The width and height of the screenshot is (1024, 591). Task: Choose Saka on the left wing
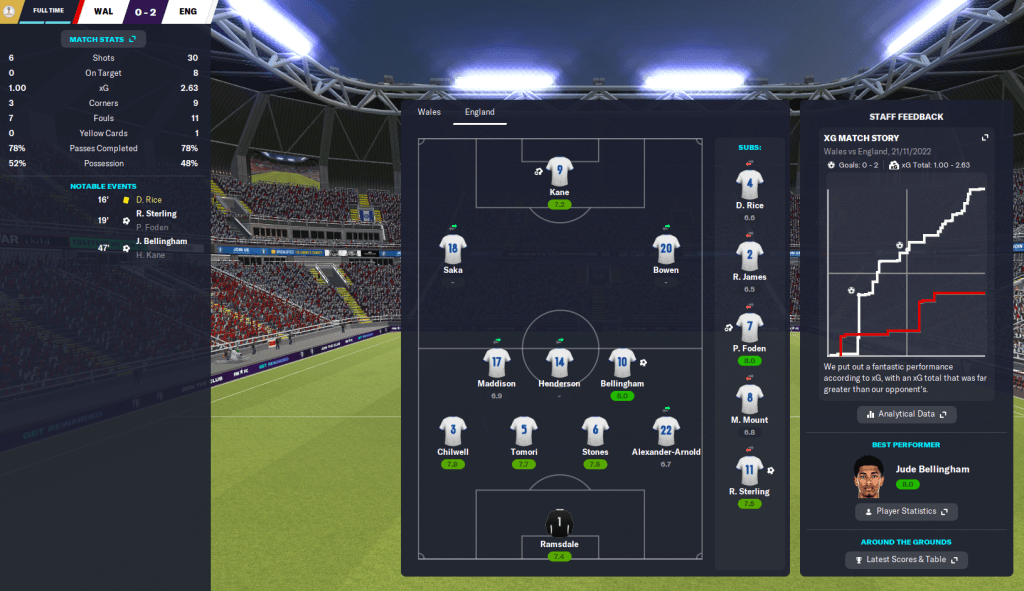click(x=453, y=248)
